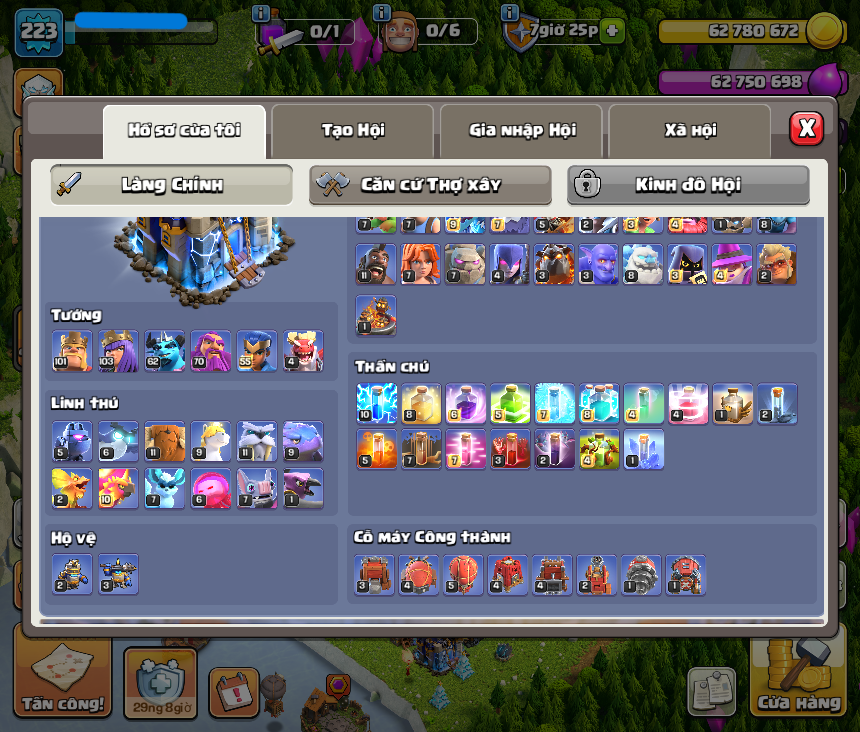Switch to the Căn cứ Thợ xây view
Image resolution: width=860 pixels, height=732 pixels.
(430, 185)
